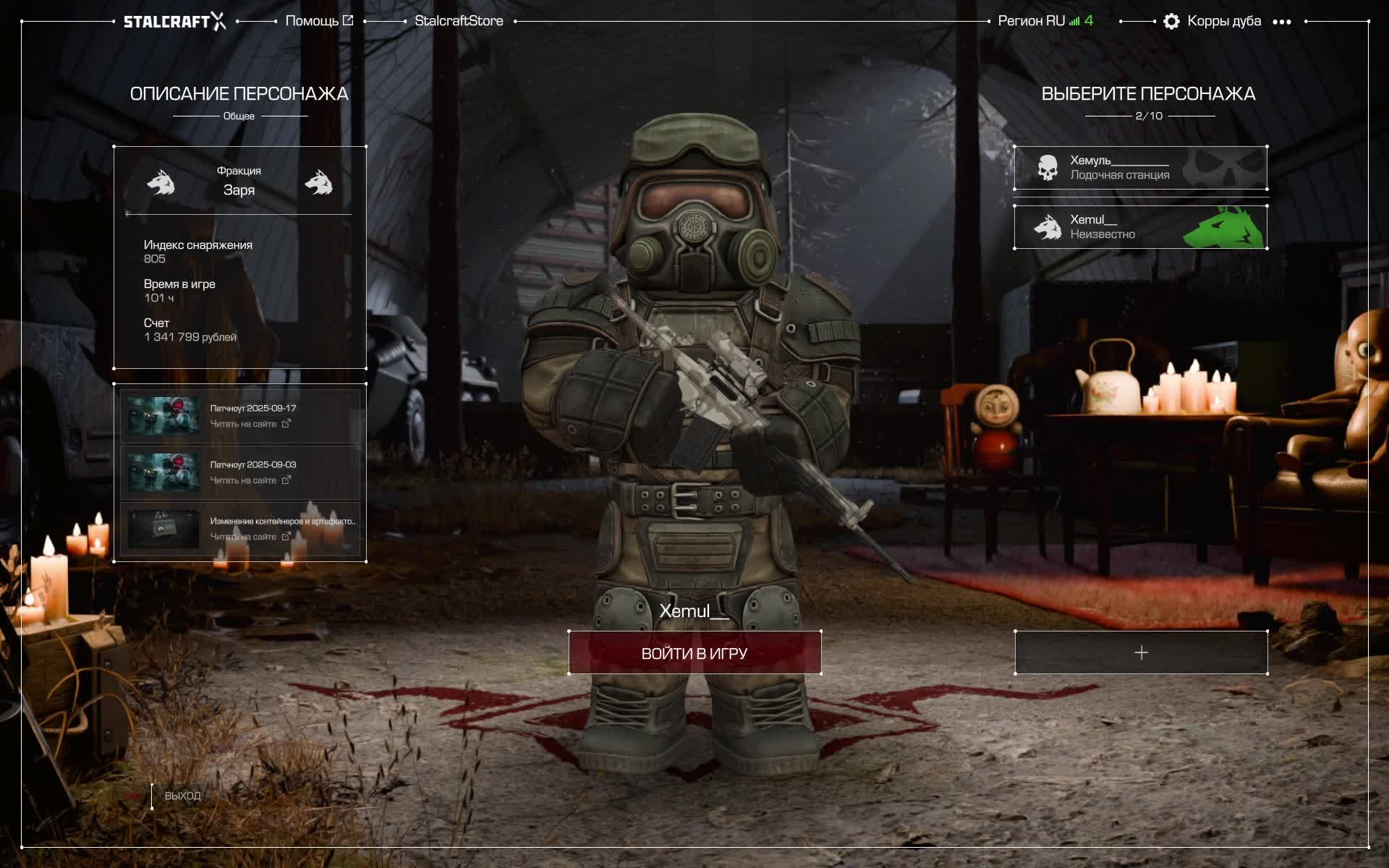Change the Регион RU server selection
The height and width of the screenshot is (868, 1389).
tap(1045, 21)
